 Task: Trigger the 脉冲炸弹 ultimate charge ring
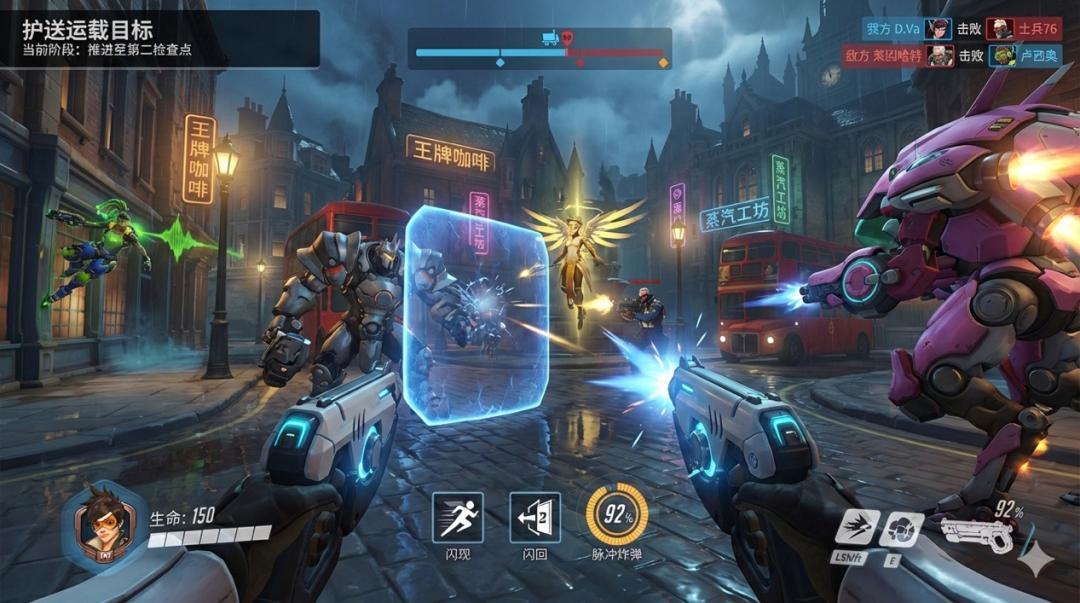(x=616, y=515)
